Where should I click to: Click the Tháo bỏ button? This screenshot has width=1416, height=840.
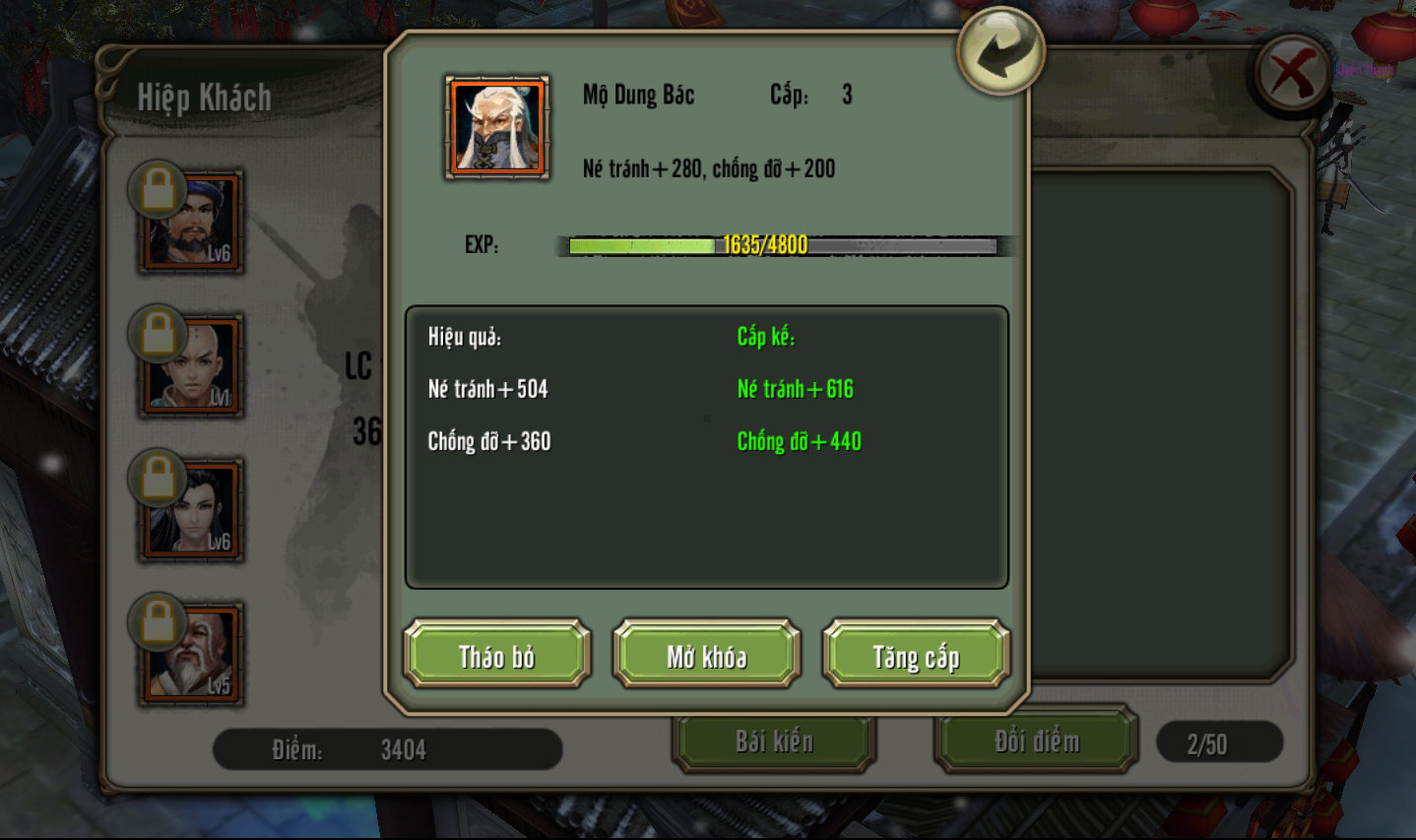(x=496, y=654)
